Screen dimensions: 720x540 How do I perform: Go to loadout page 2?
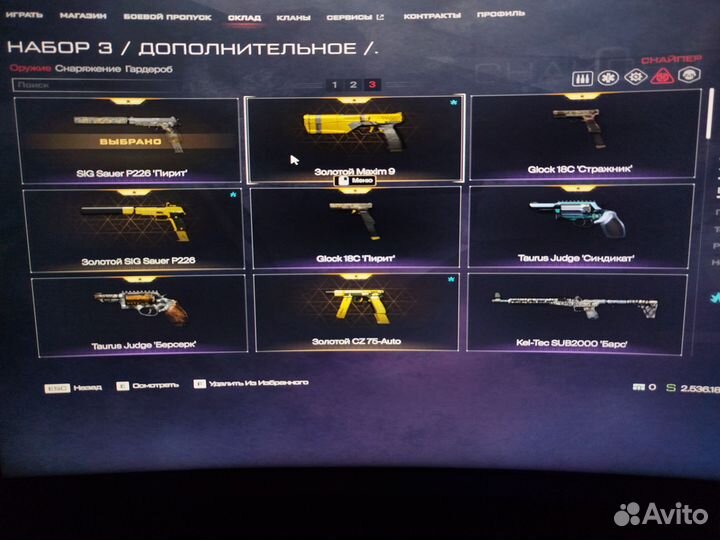(x=353, y=85)
